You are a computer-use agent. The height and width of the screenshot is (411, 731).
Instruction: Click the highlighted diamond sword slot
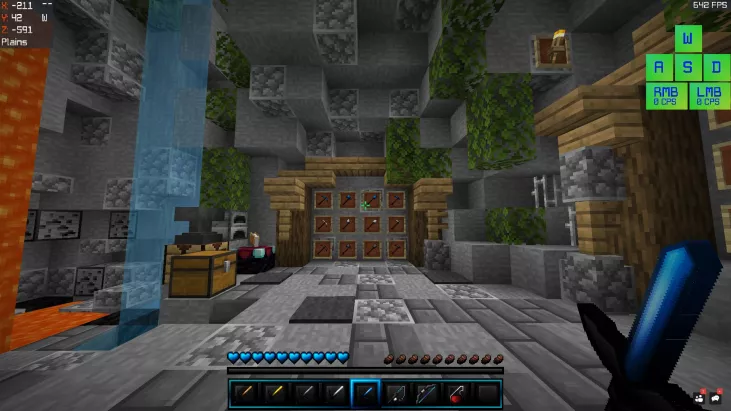[366, 393]
